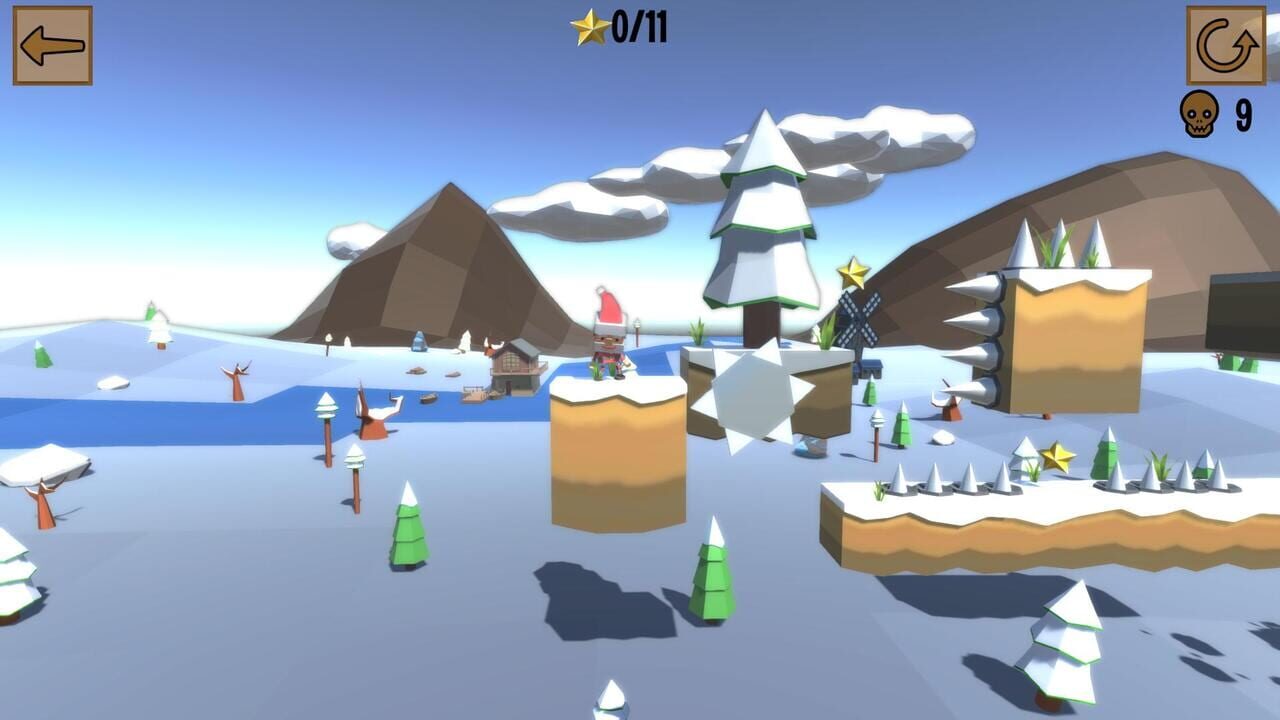This screenshot has width=1280, height=720.
Task: Click the gold star next to 0/11 counter
Action: (590, 29)
